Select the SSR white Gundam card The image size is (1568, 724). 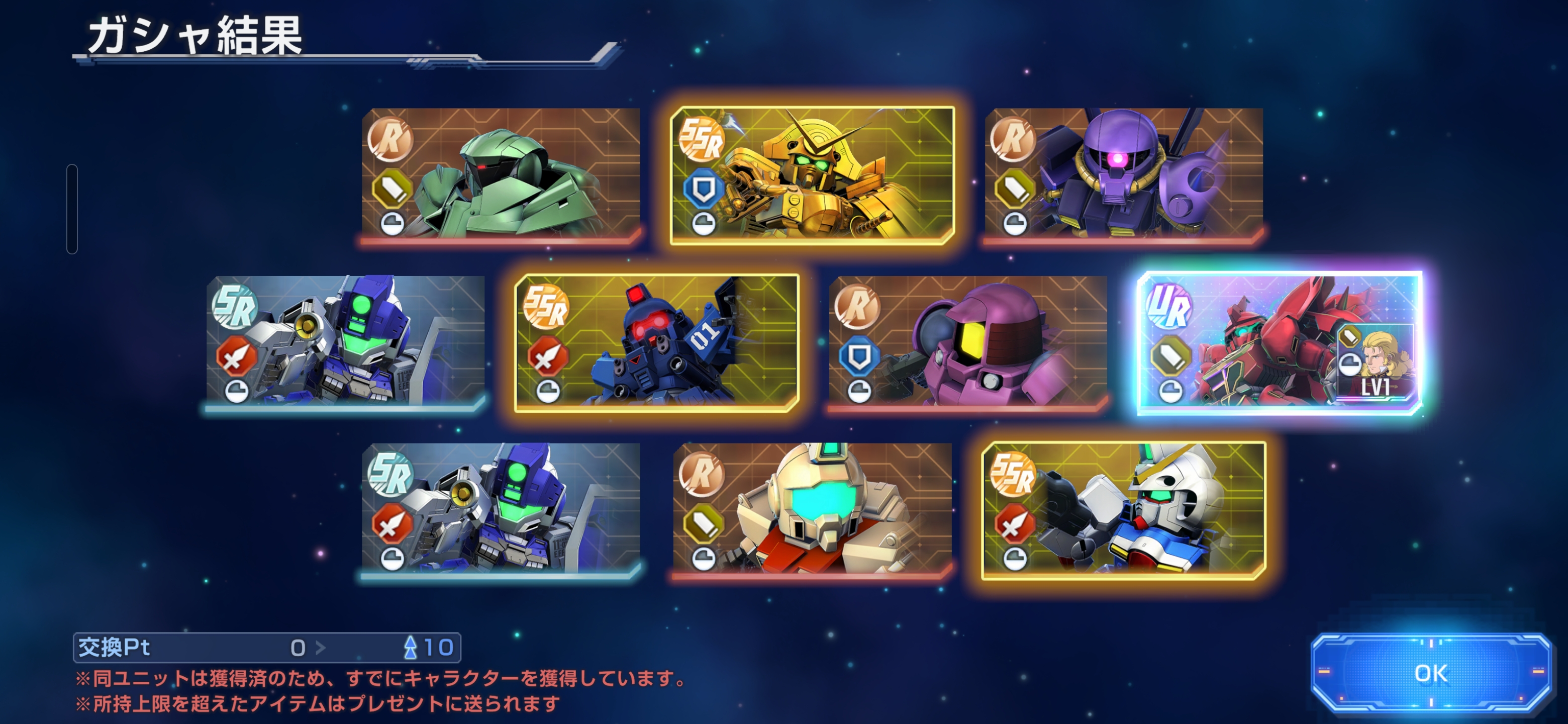[1124, 510]
